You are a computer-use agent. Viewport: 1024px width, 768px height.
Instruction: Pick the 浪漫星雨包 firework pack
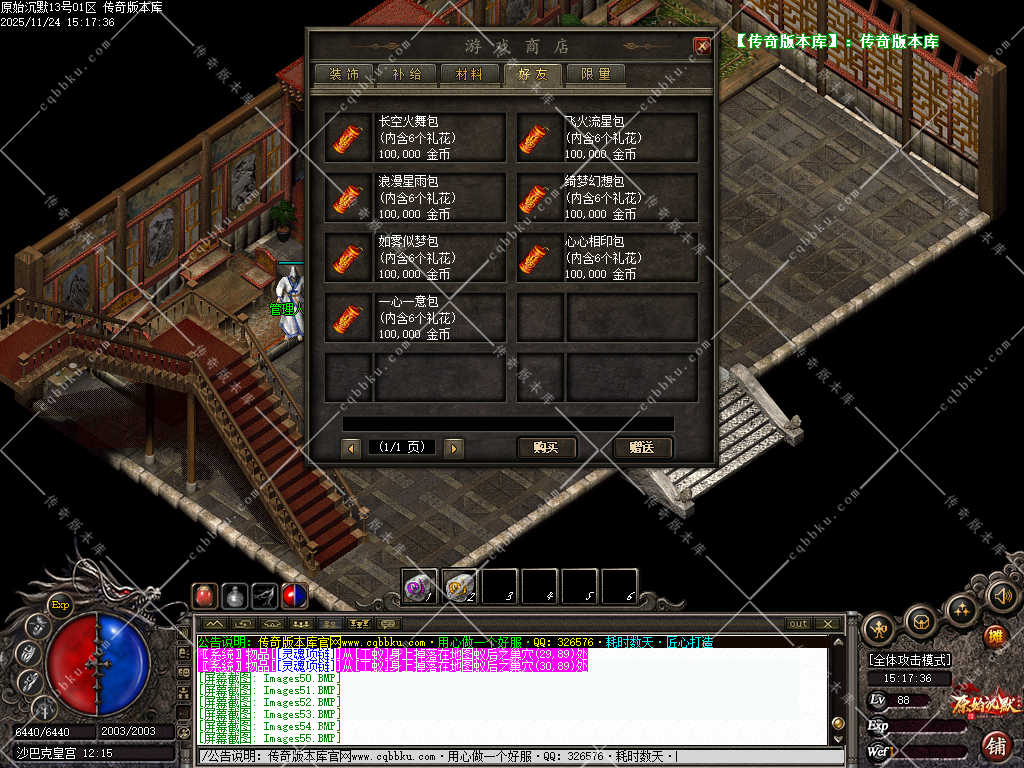pyautogui.click(x=414, y=198)
